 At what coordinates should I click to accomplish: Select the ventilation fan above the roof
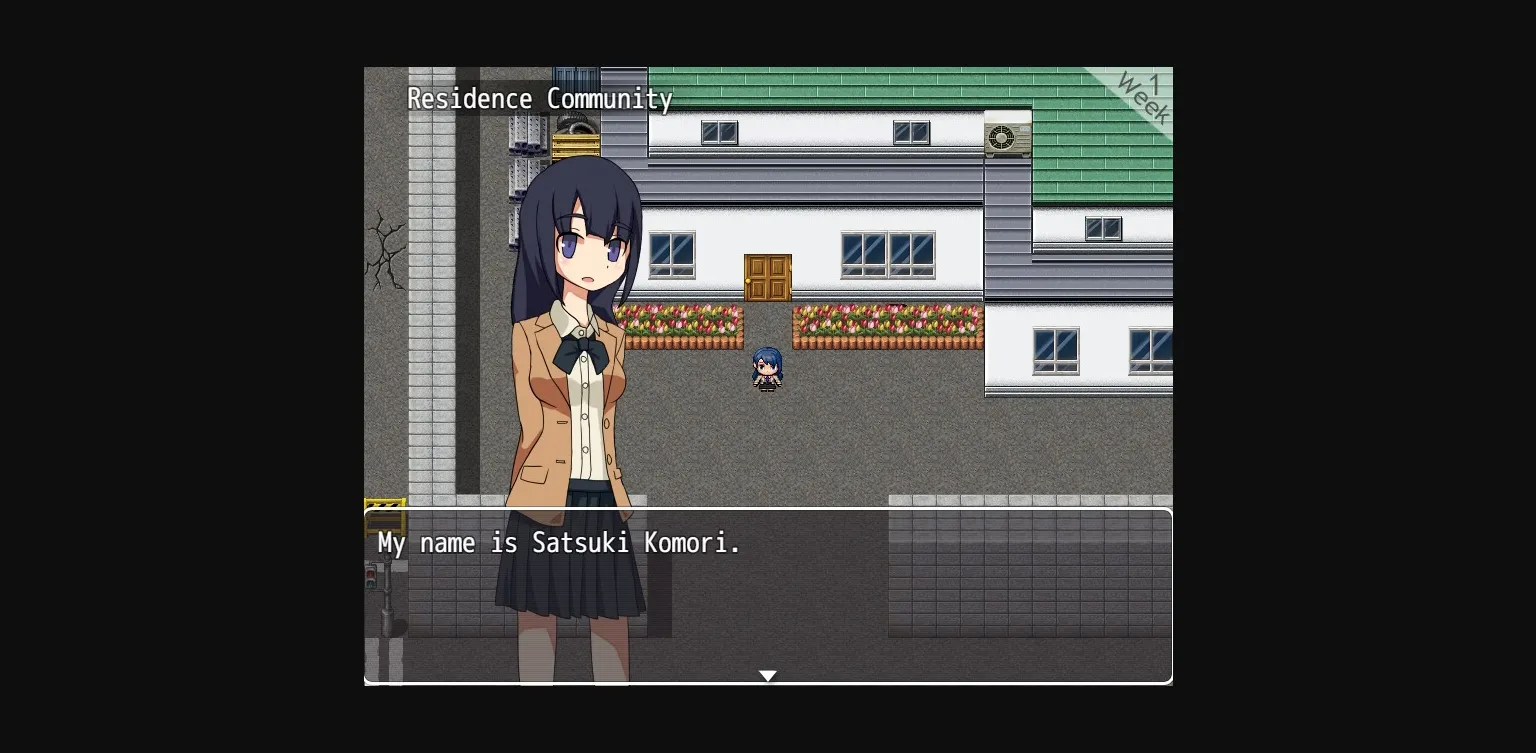(575, 122)
